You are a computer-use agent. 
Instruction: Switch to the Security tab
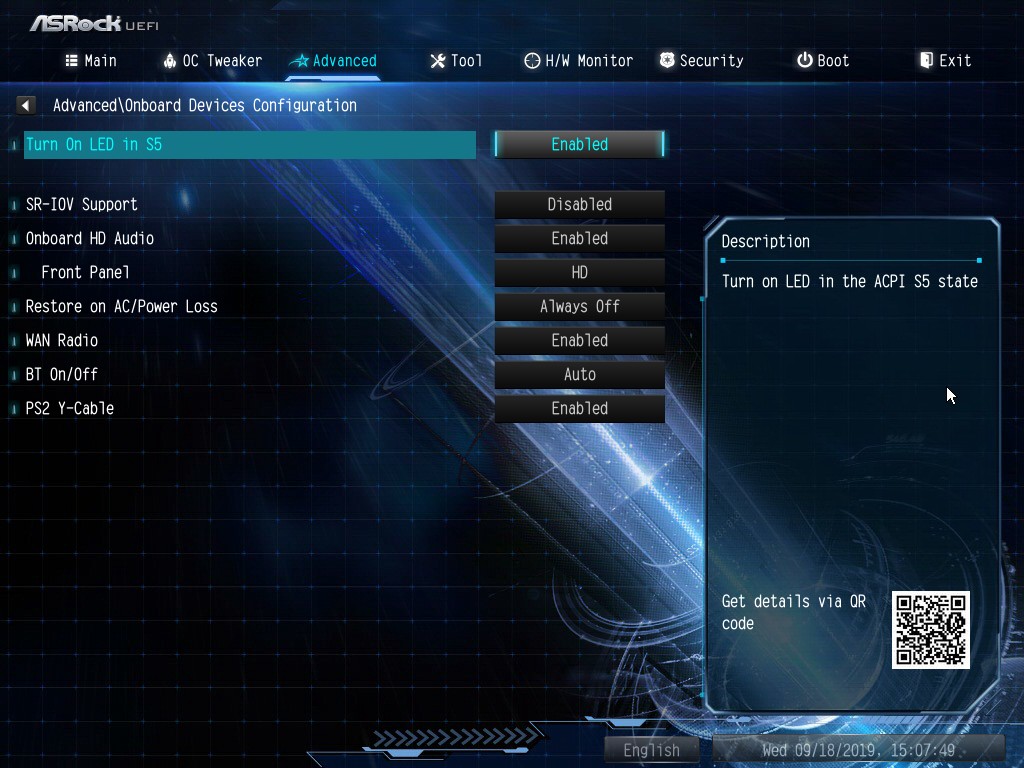click(x=701, y=61)
